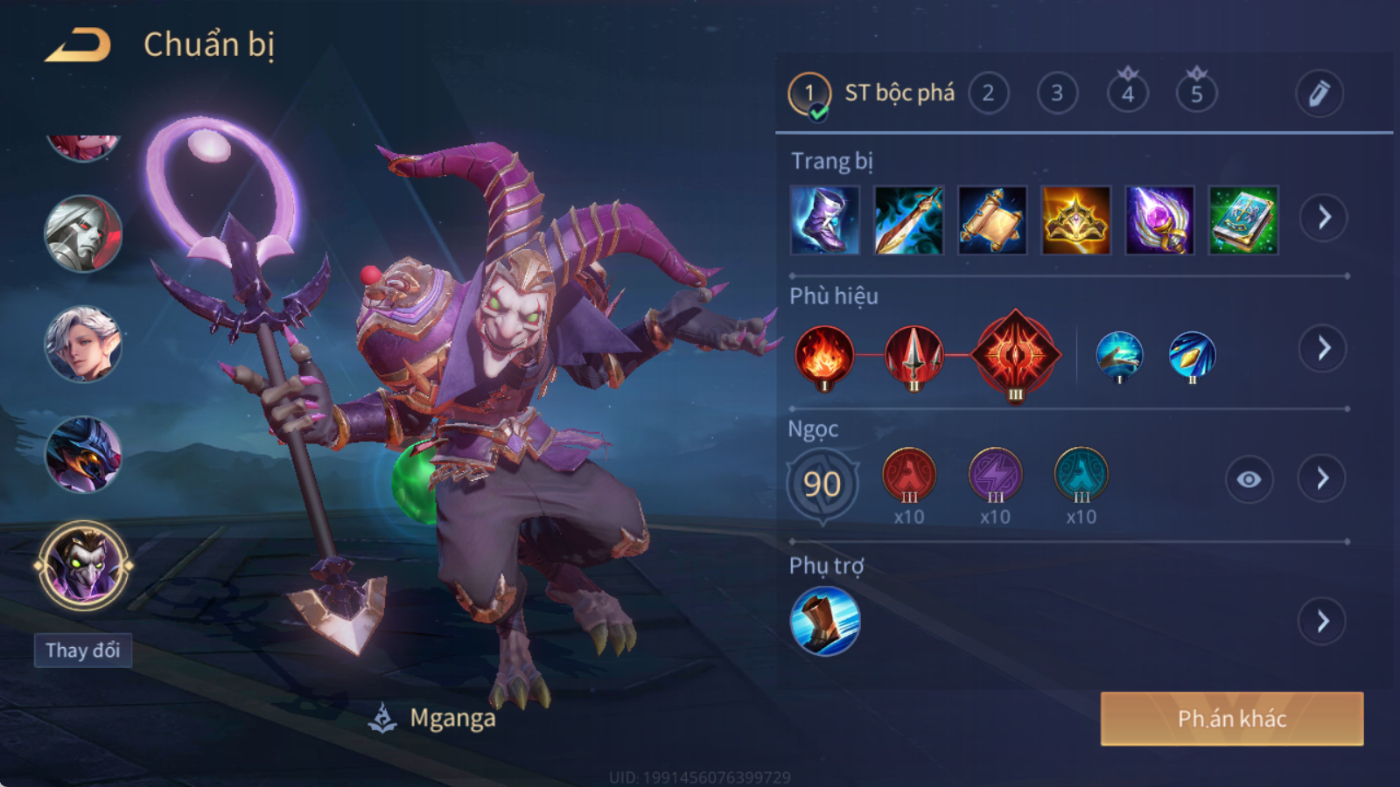
Task: Select the white-haired elf hero portrait
Action: (x=83, y=343)
